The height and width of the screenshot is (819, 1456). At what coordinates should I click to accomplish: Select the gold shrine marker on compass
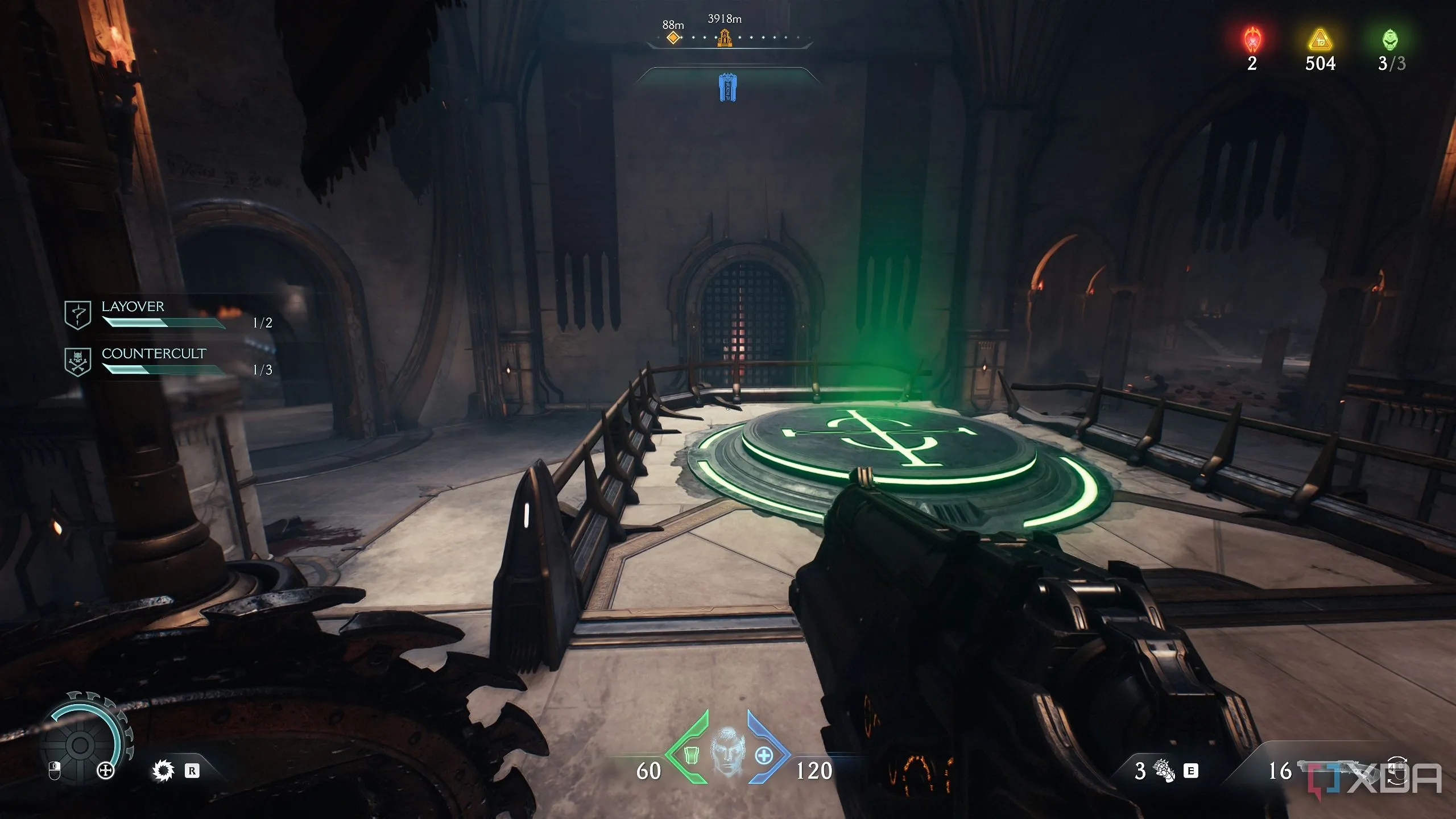[x=724, y=38]
